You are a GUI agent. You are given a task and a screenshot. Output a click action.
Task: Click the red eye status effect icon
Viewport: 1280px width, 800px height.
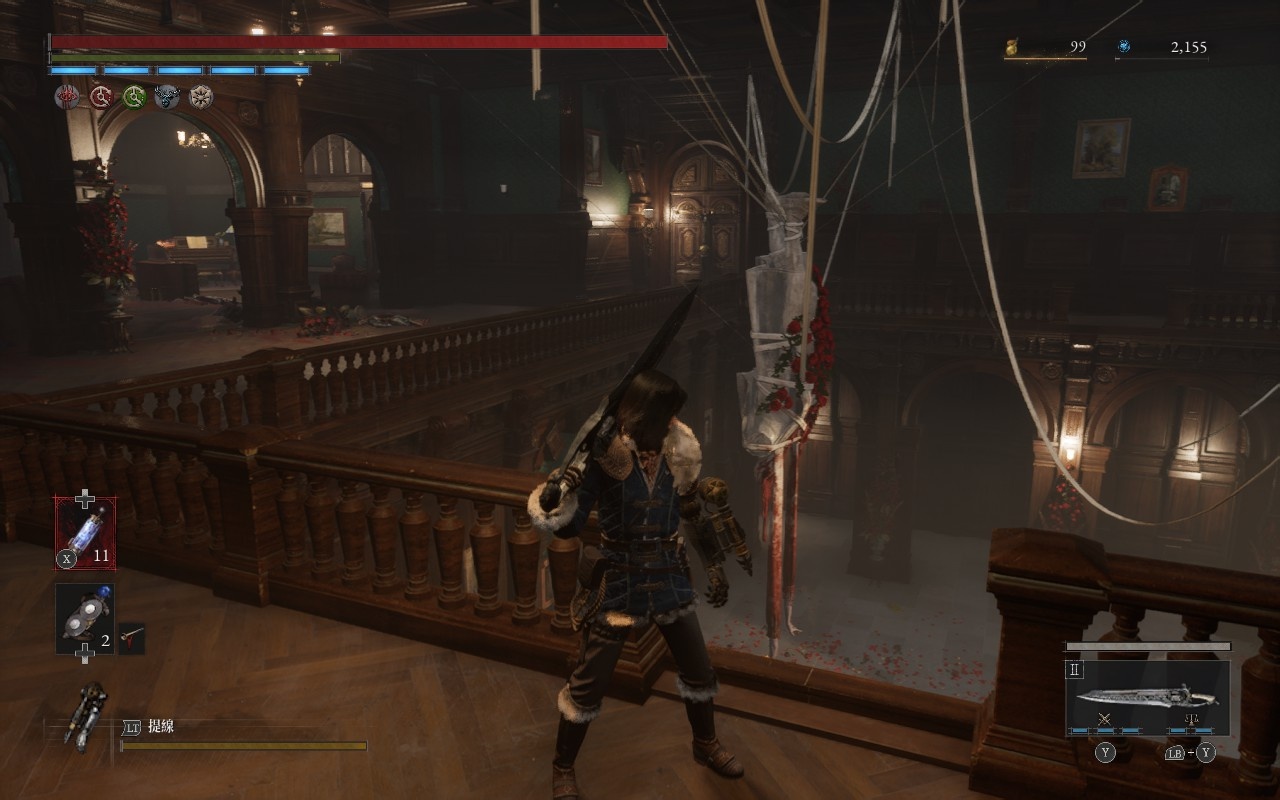(x=68, y=97)
